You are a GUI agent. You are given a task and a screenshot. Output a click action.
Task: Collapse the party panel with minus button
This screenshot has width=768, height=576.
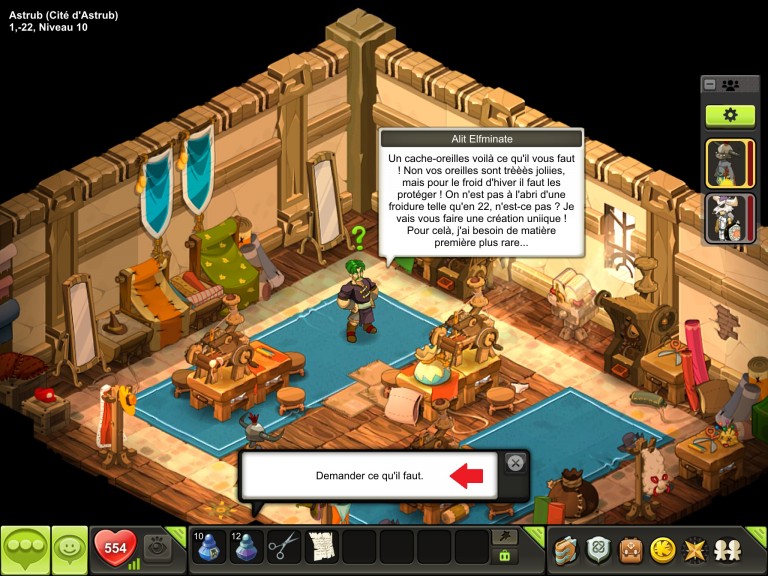[710, 85]
